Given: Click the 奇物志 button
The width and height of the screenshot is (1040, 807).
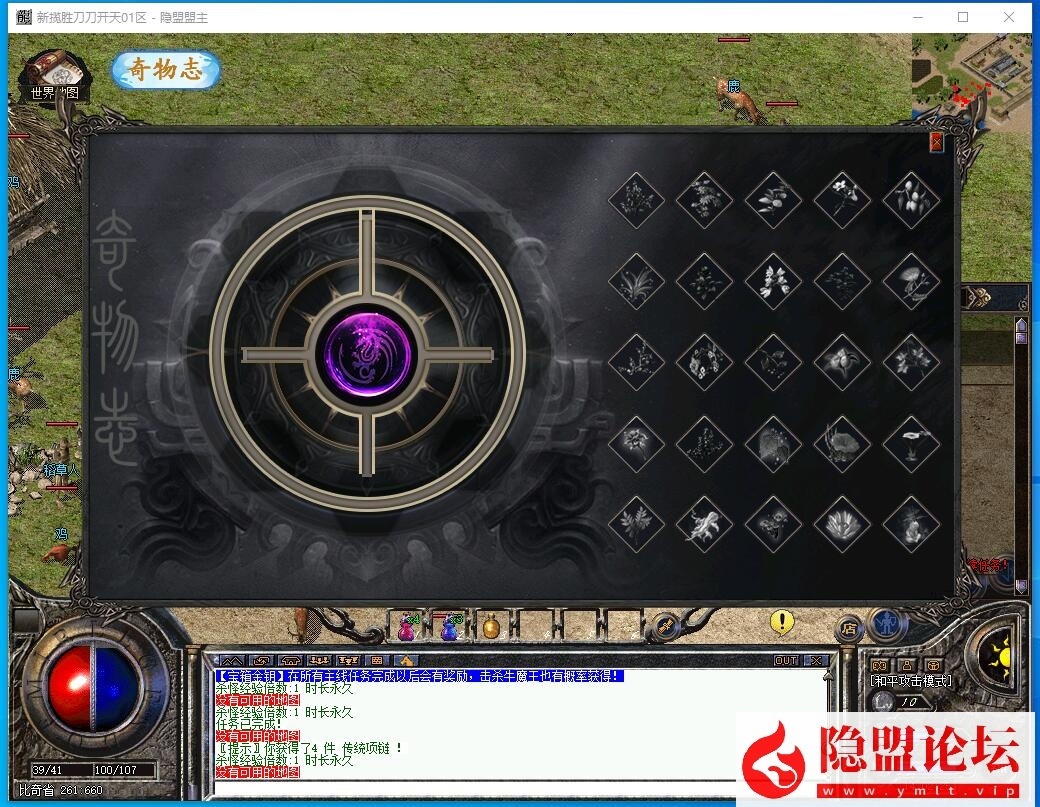Looking at the screenshot, I should (165, 70).
